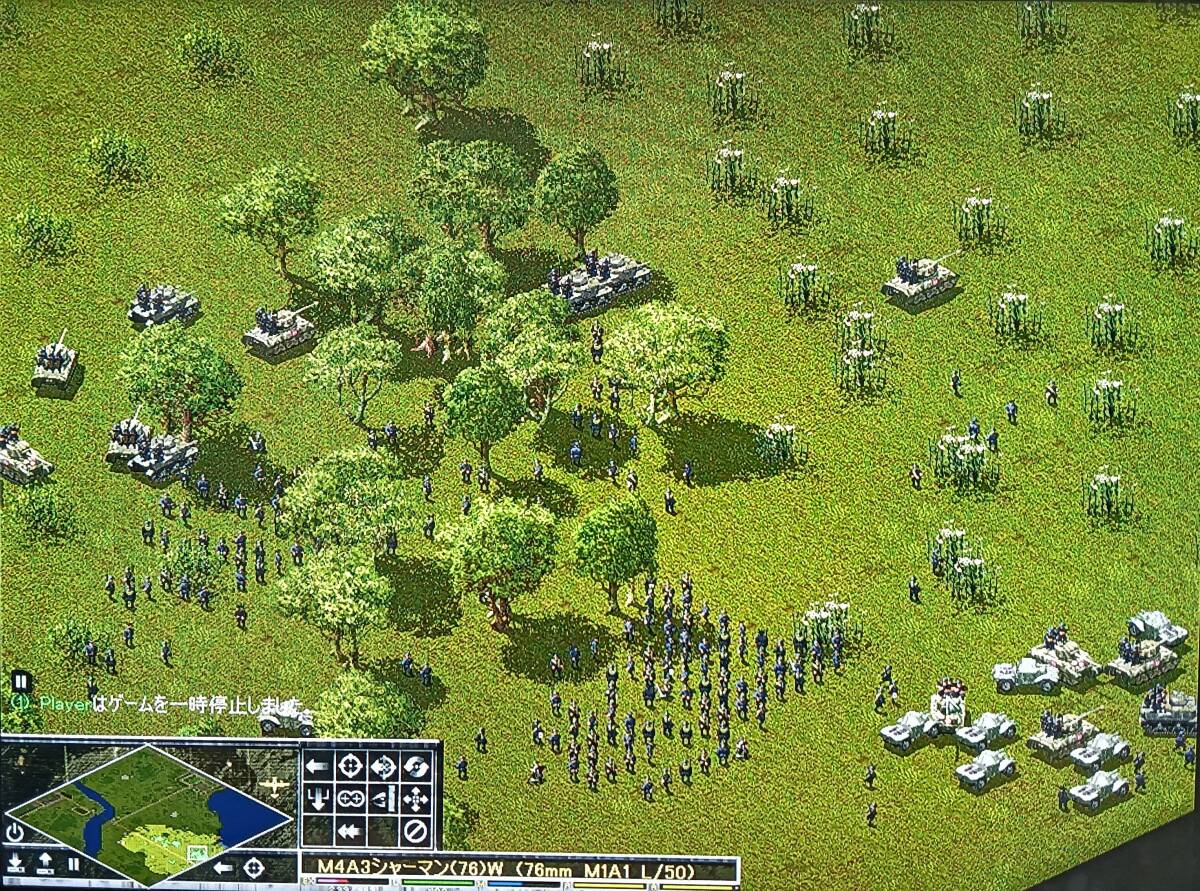Call air support with the airplane icon
The height and width of the screenshot is (891, 1200).
273,785
